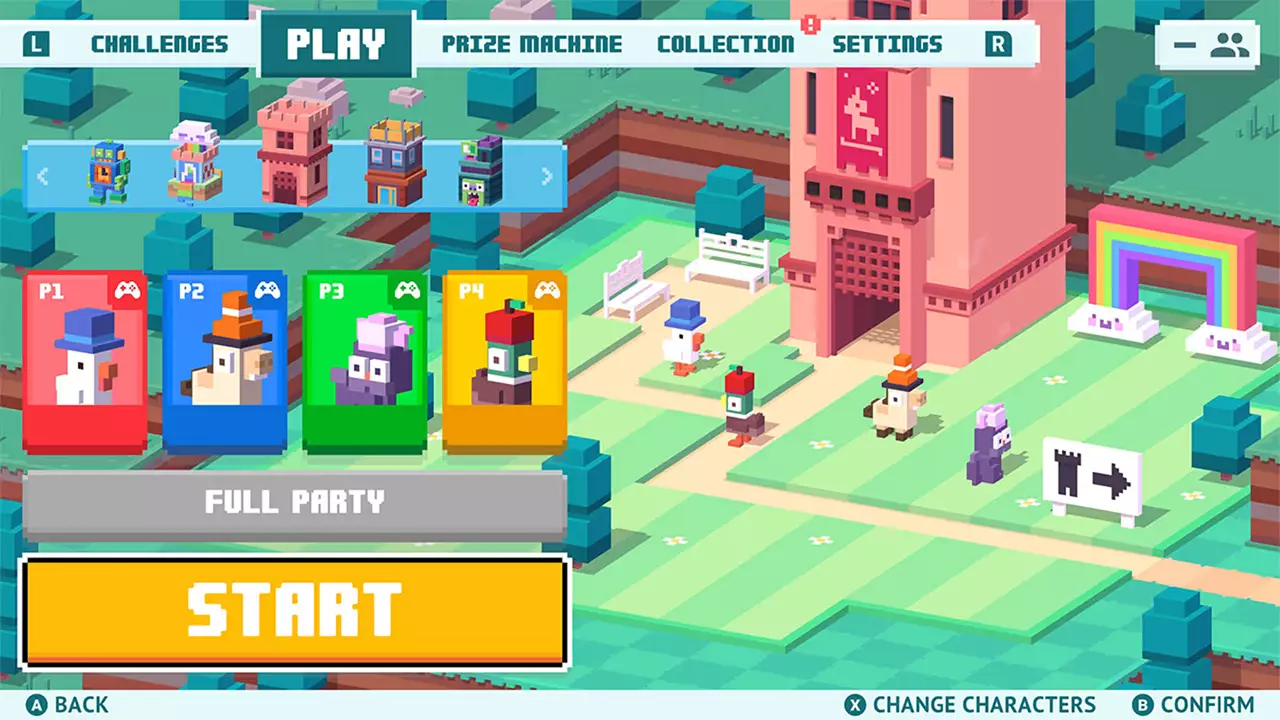
Task: Open the PRIZE MACHINE tab
Action: tap(533, 43)
